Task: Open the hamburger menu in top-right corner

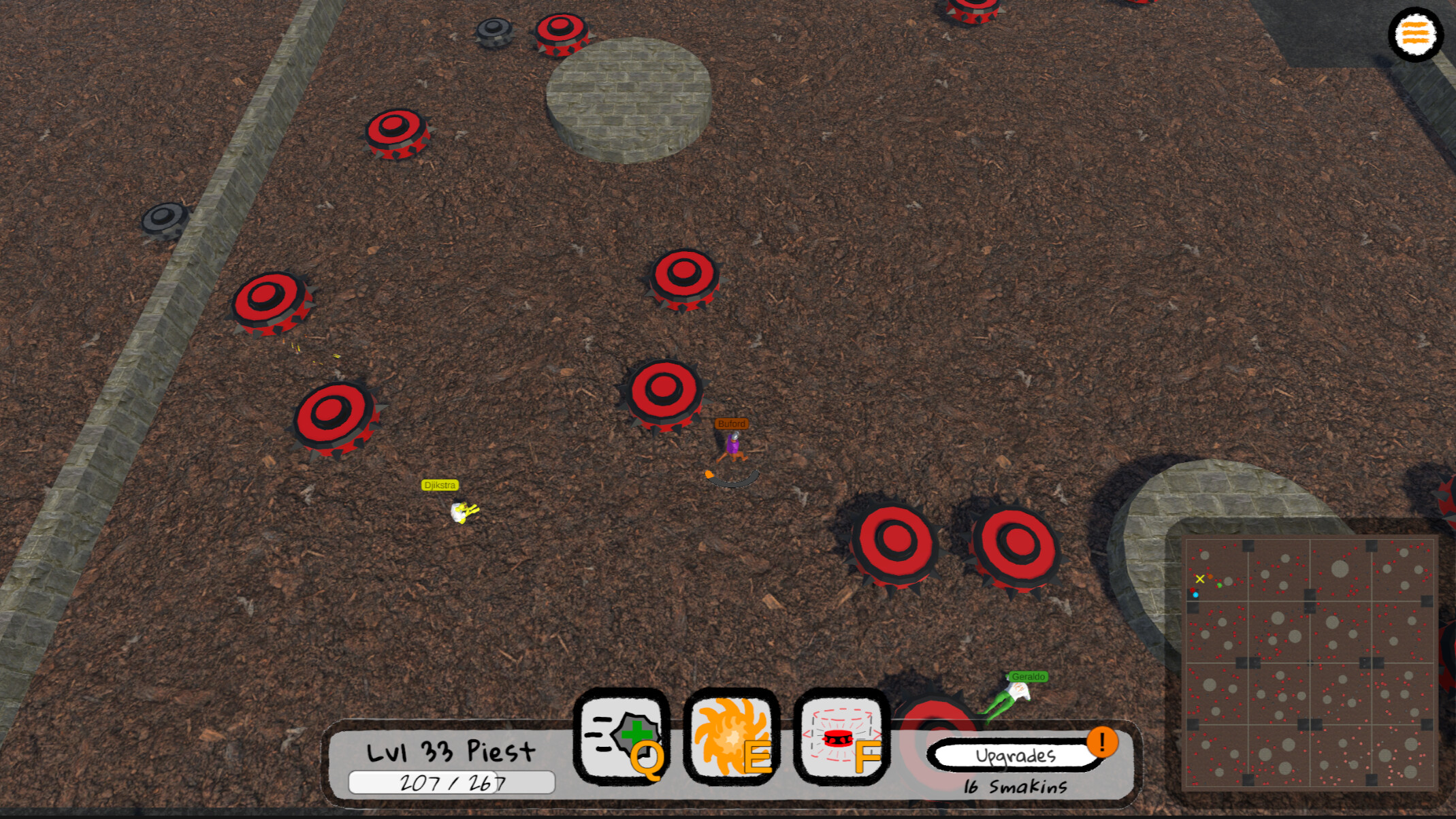Action: point(1415,32)
